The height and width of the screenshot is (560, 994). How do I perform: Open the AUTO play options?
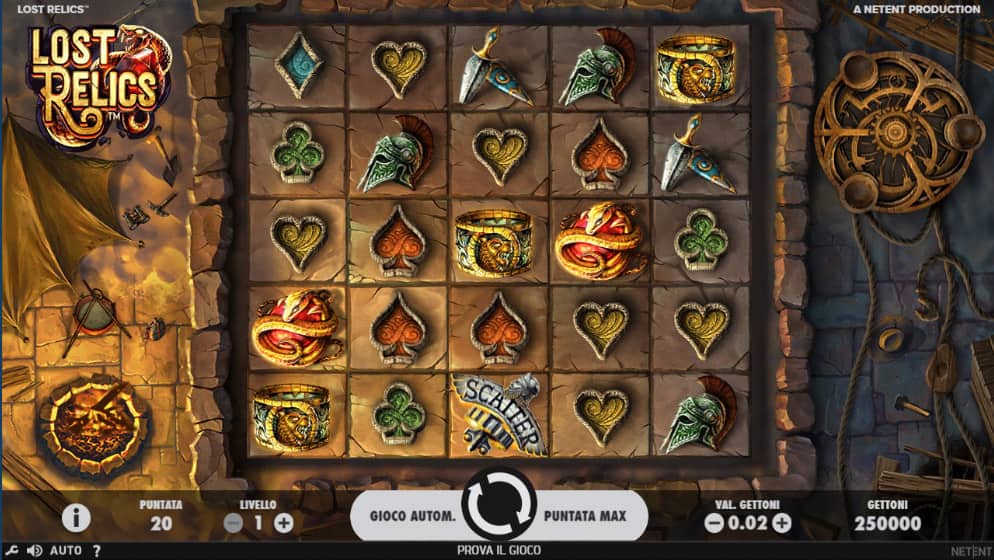click(66, 550)
